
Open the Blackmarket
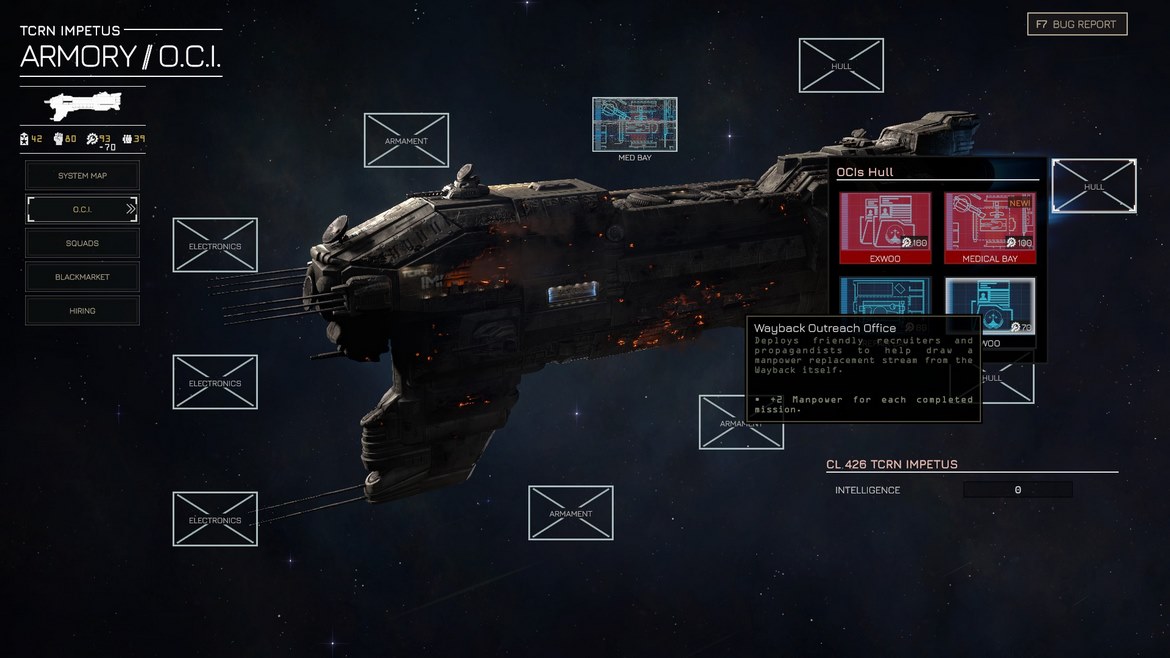pos(82,277)
